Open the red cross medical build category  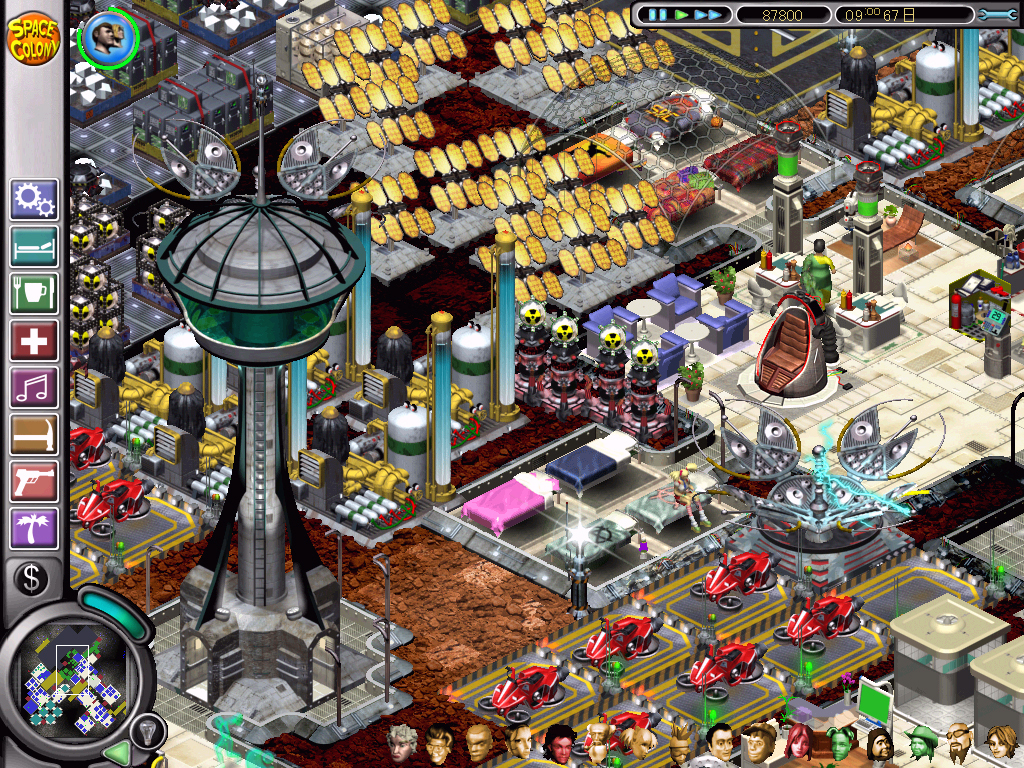click(34, 341)
